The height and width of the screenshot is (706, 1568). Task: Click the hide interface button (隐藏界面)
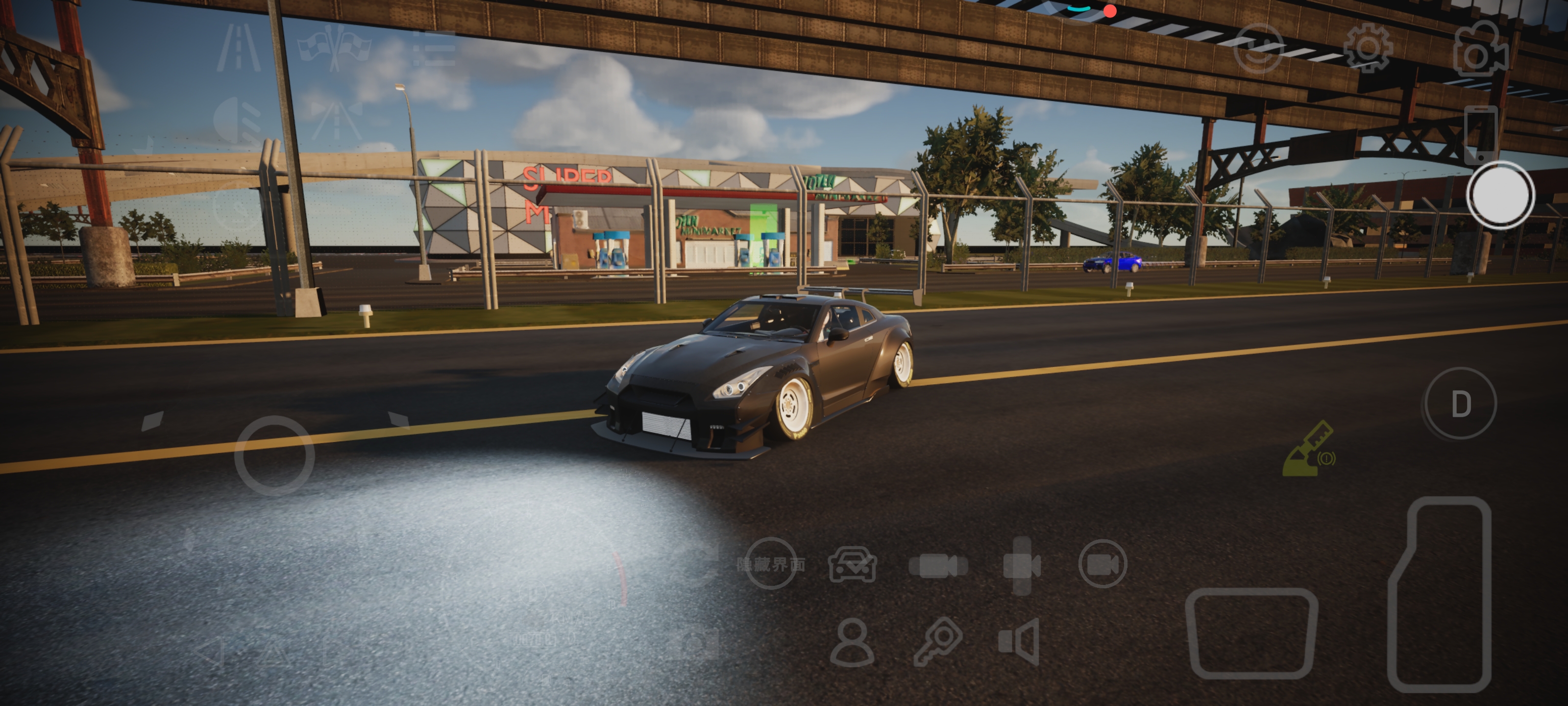(x=771, y=564)
